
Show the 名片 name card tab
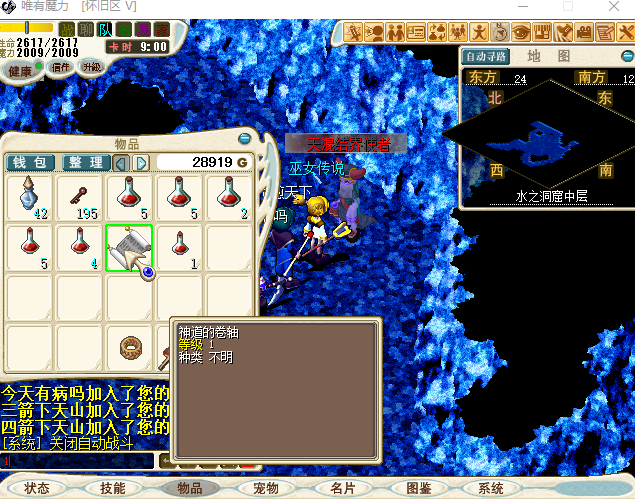(342, 488)
